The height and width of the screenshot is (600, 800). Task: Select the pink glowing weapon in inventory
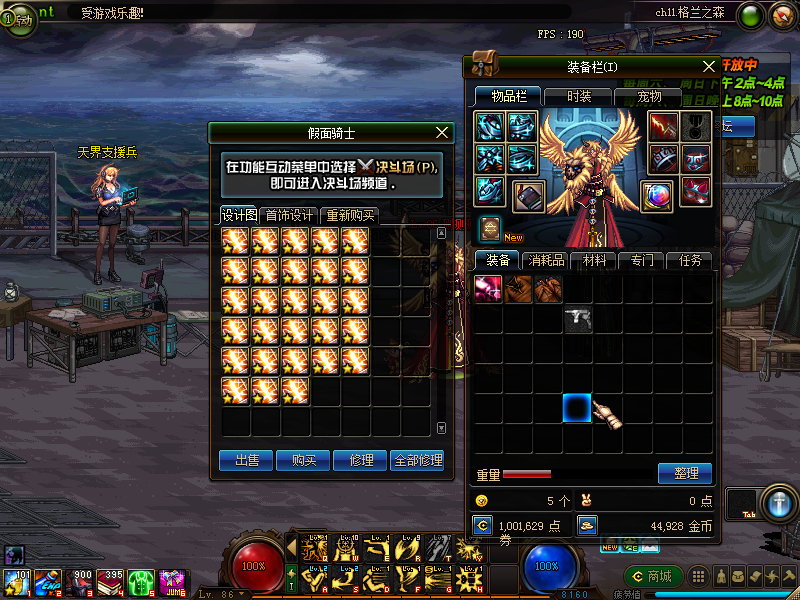tap(488, 290)
